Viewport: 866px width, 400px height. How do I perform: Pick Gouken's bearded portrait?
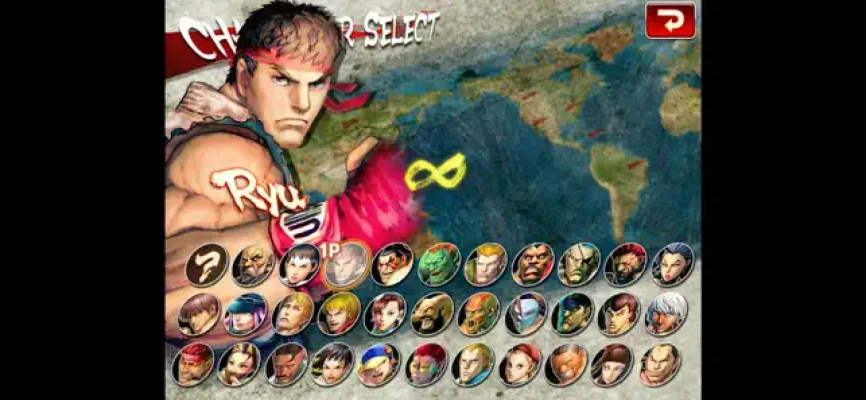[253, 266]
